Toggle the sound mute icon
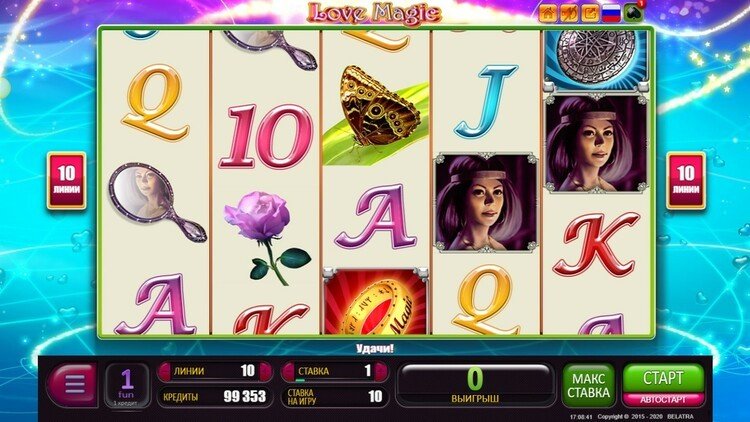 point(568,13)
